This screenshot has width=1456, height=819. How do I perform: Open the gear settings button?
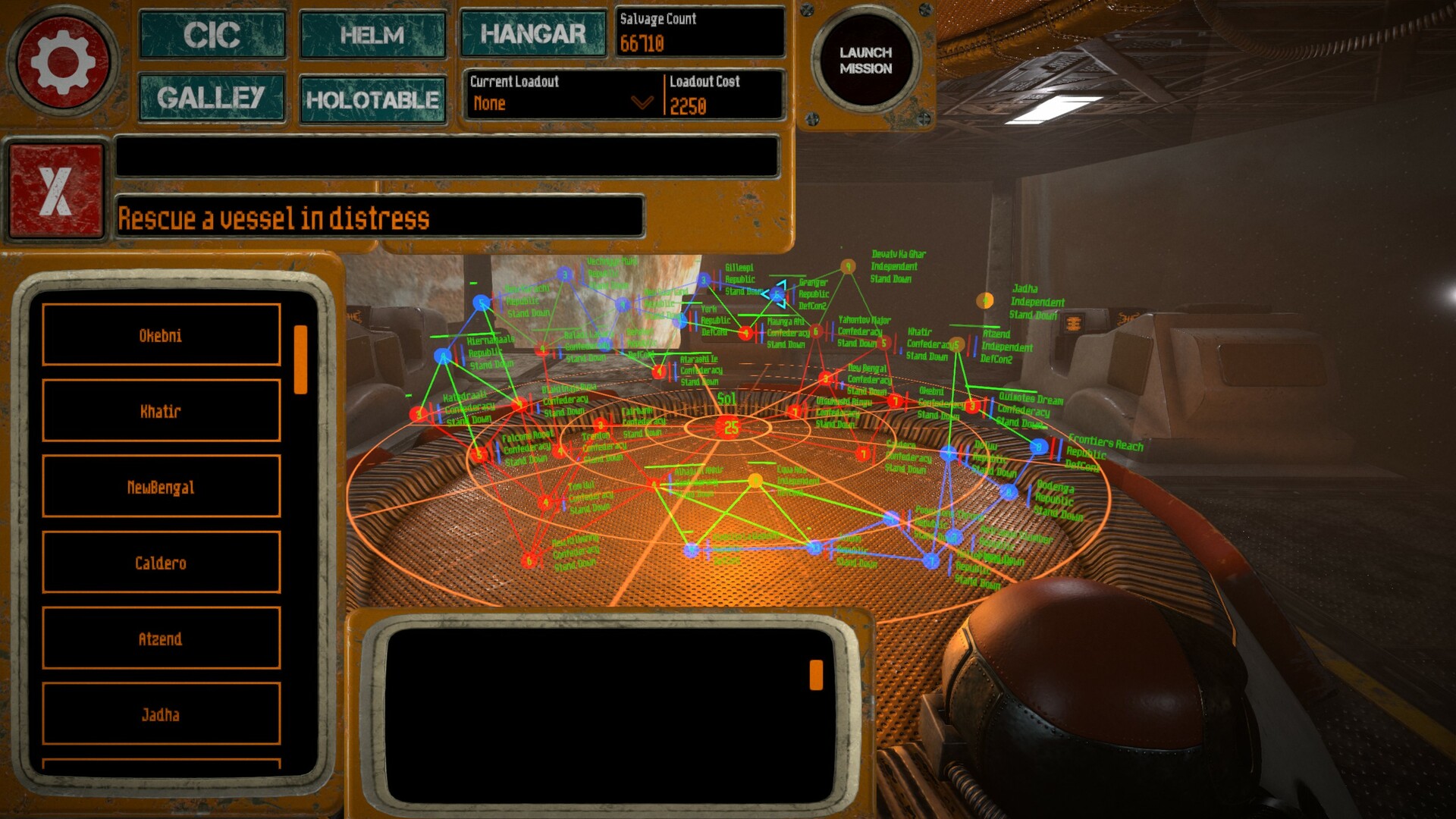[x=63, y=61]
